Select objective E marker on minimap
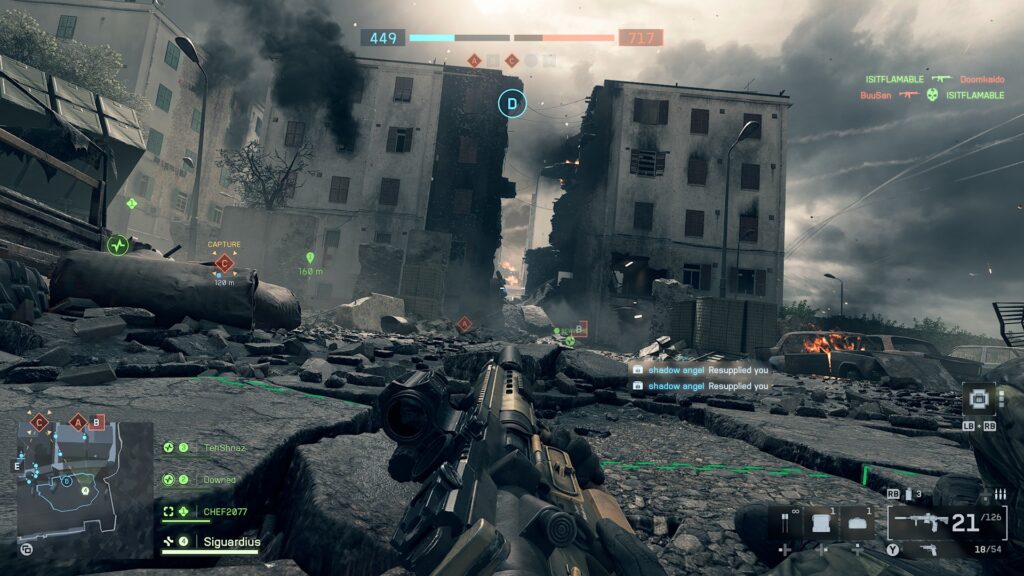Screen dimensions: 1024x576 click(x=17, y=465)
